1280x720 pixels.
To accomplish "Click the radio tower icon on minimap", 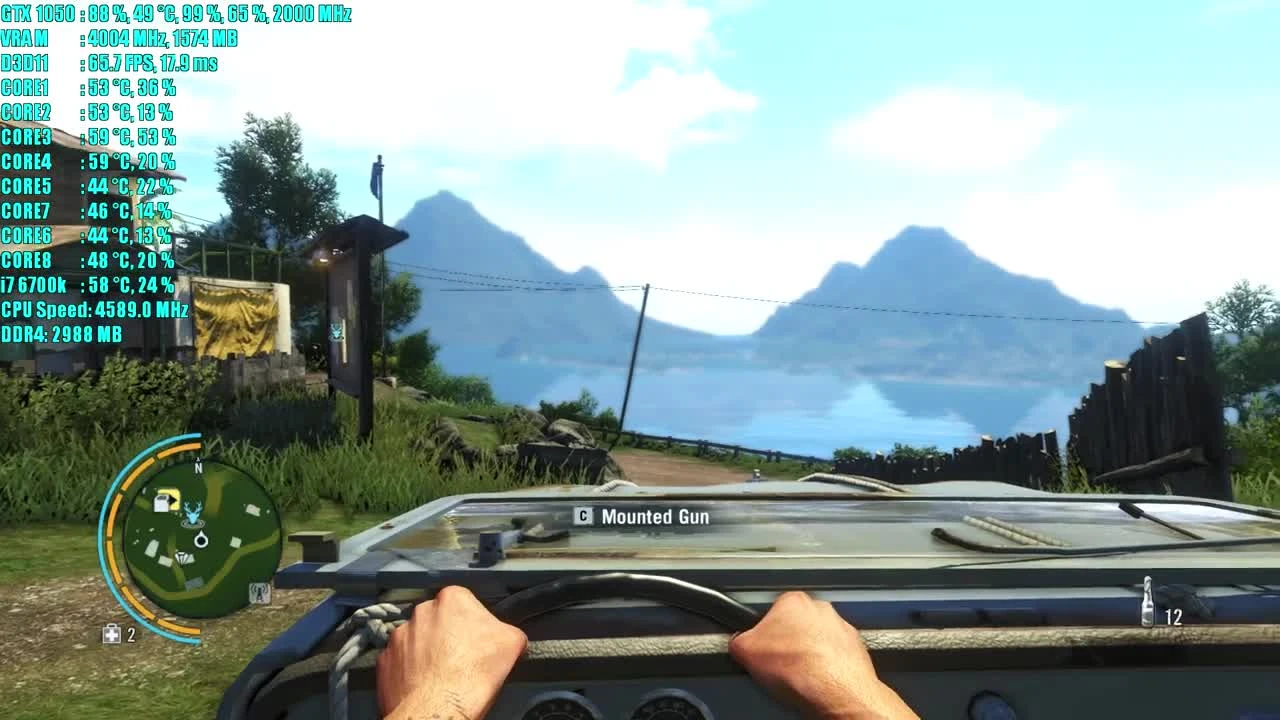I will click(258, 591).
